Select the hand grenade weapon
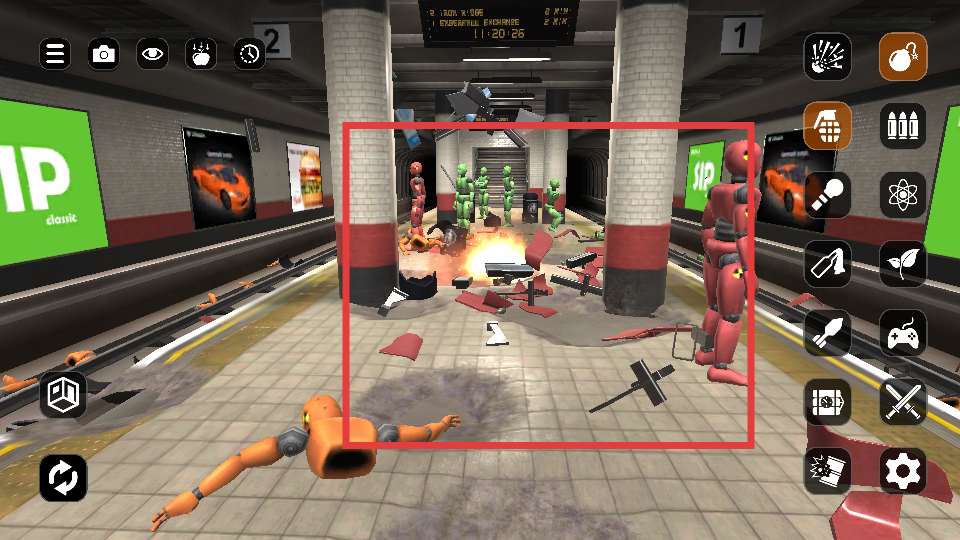 [828, 126]
